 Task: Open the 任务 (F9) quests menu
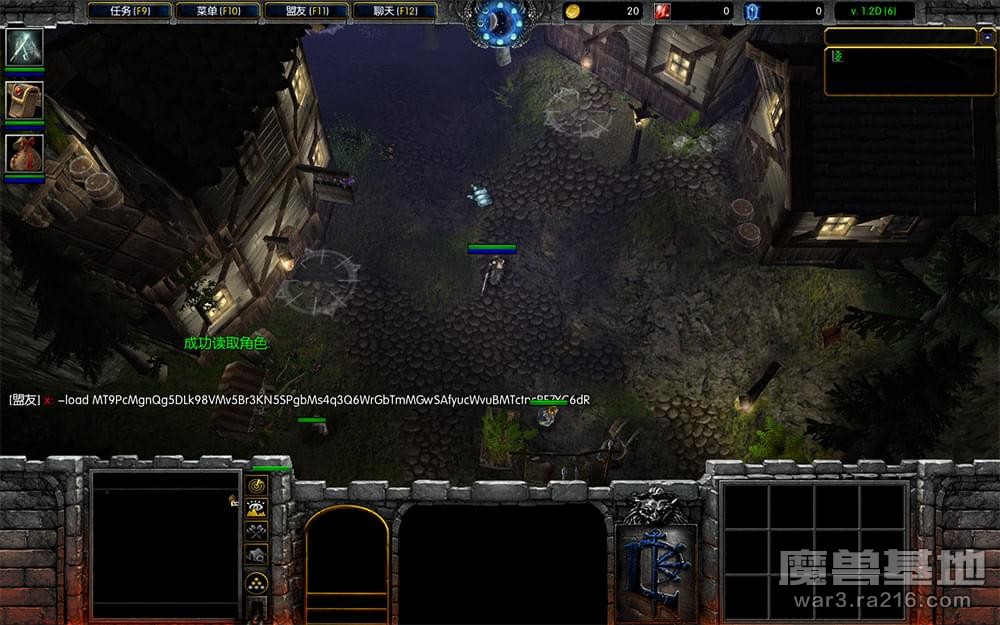tap(129, 11)
